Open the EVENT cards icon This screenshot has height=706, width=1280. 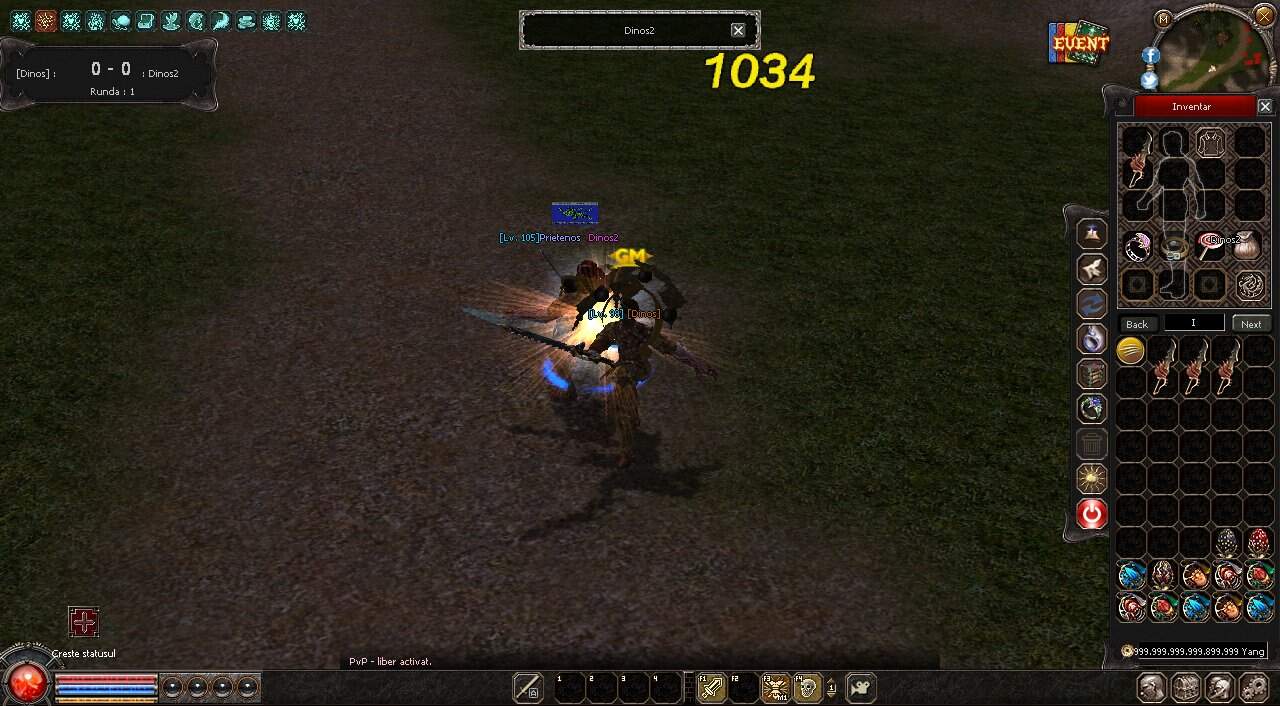[x=1080, y=44]
